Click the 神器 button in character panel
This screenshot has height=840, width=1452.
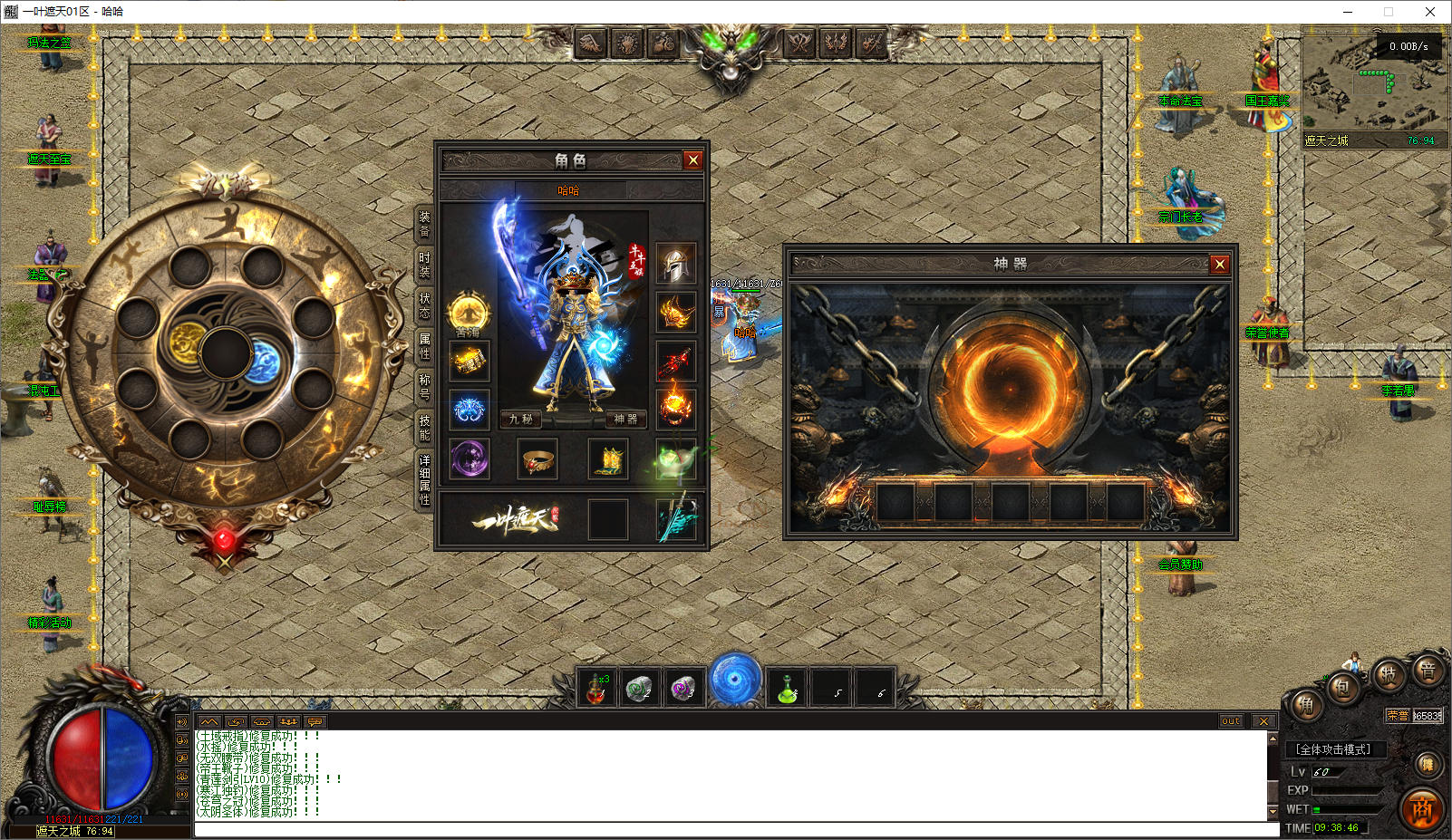(x=625, y=419)
